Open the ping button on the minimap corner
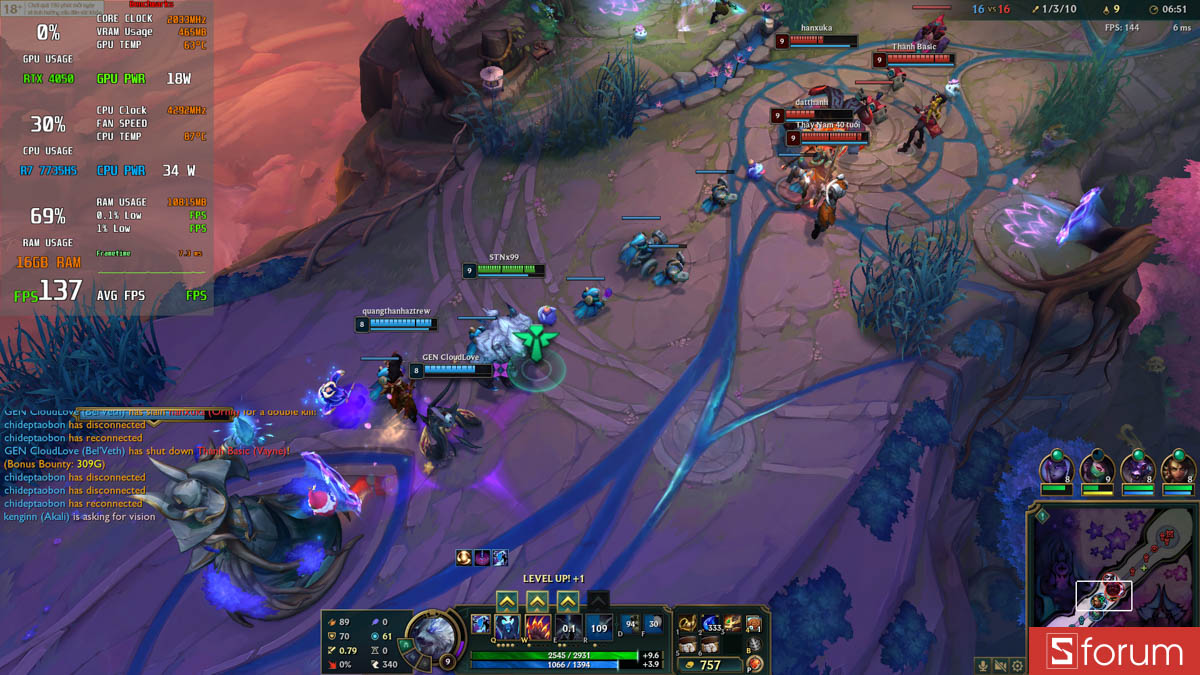The image size is (1200, 675). point(1041,517)
